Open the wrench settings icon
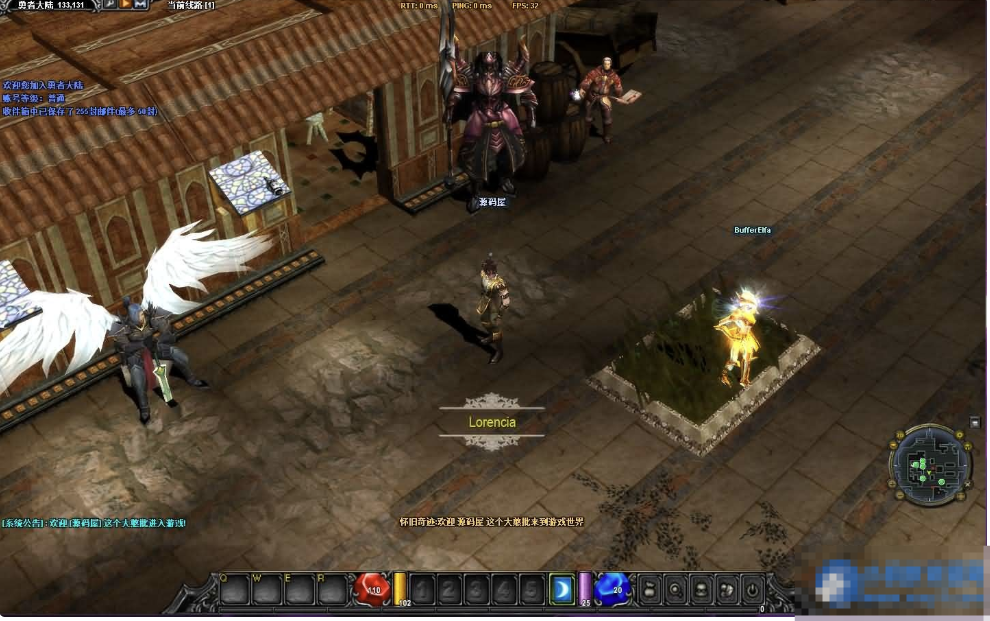990x621 pixels. pyautogui.click(x=109, y=5)
